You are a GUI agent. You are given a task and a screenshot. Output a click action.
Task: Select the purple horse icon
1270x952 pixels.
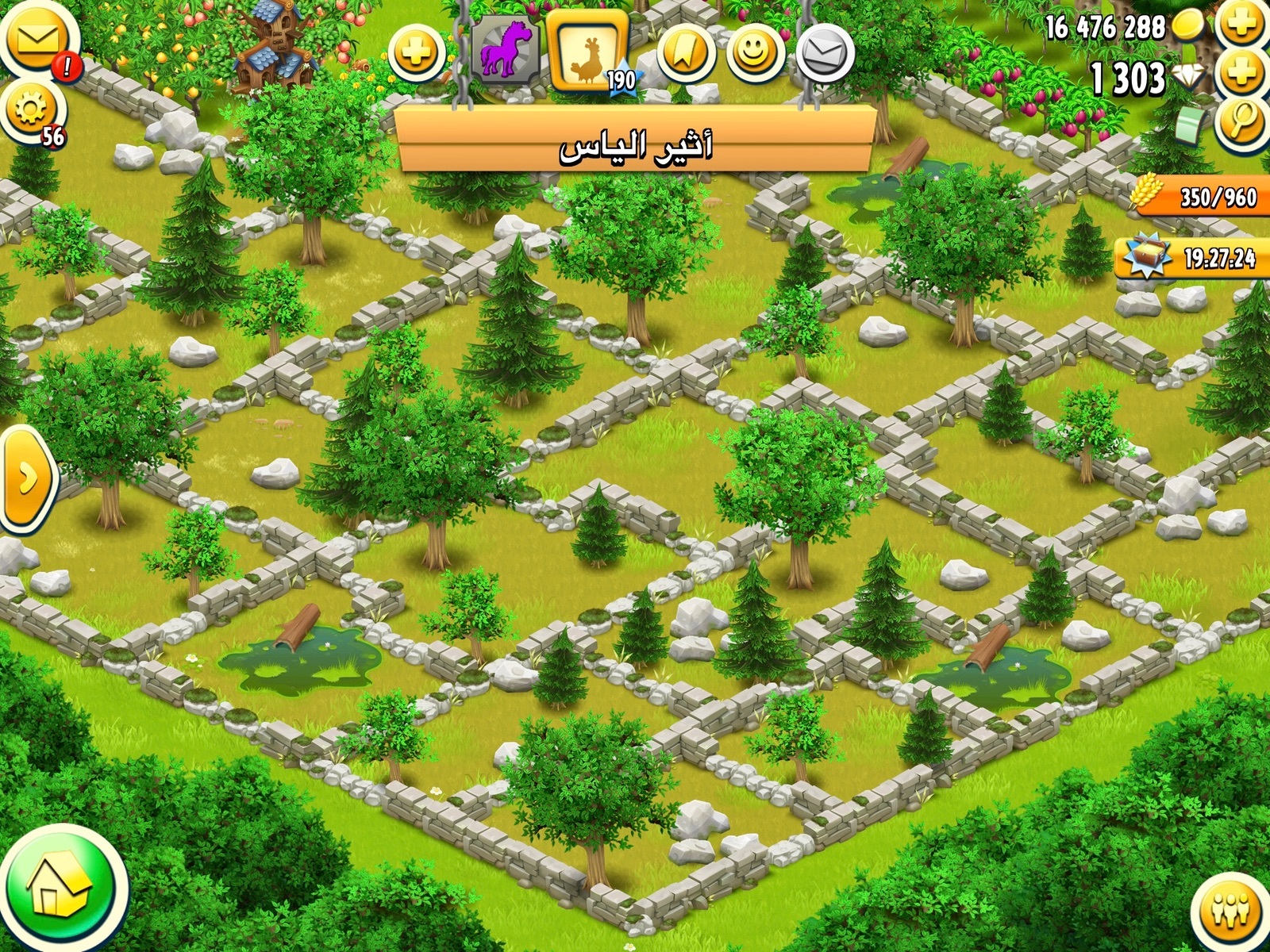pyautogui.click(x=506, y=49)
